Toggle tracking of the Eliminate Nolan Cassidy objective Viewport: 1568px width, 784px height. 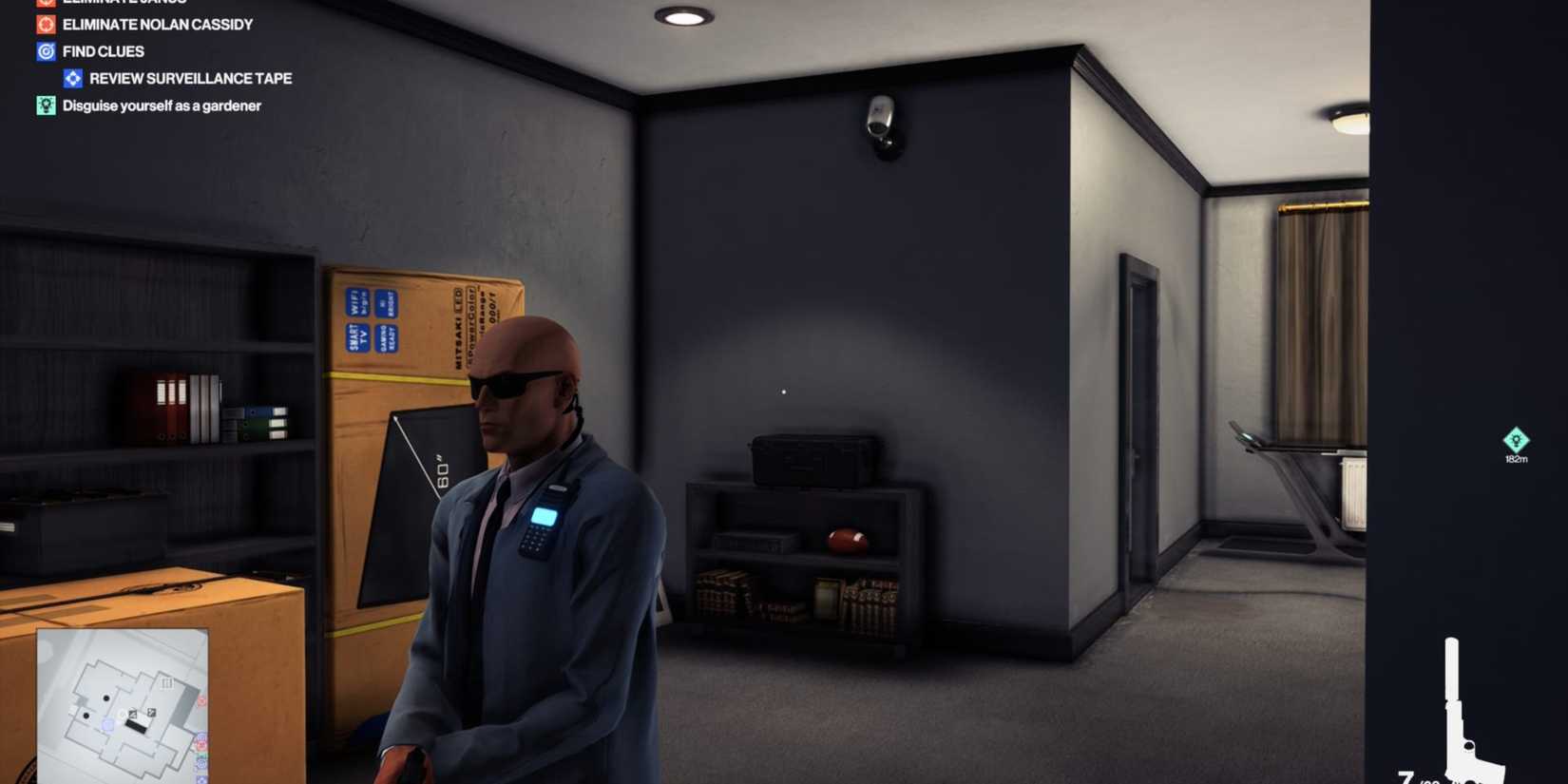[44, 24]
